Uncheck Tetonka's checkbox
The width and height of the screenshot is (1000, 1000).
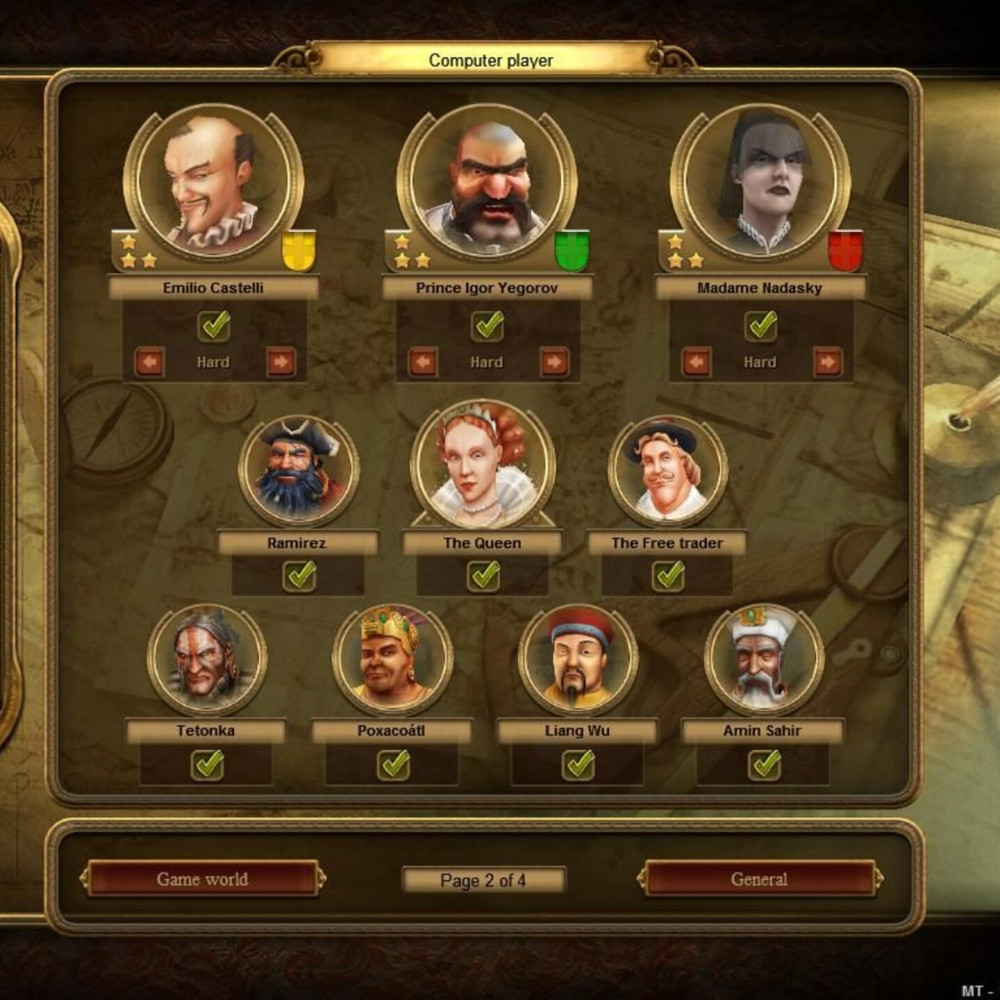click(207, 764)
